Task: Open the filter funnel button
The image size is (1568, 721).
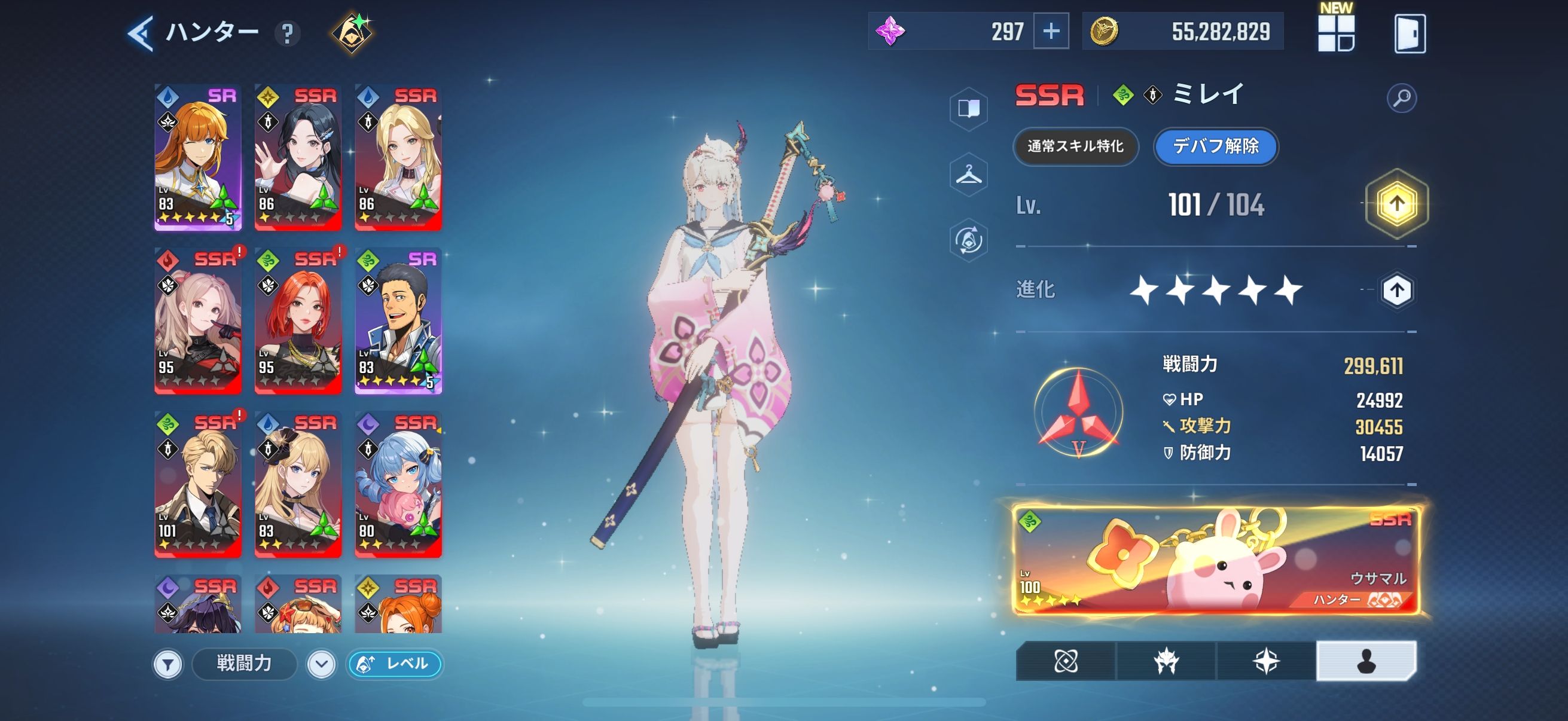Action: click(x=168, y=664)
